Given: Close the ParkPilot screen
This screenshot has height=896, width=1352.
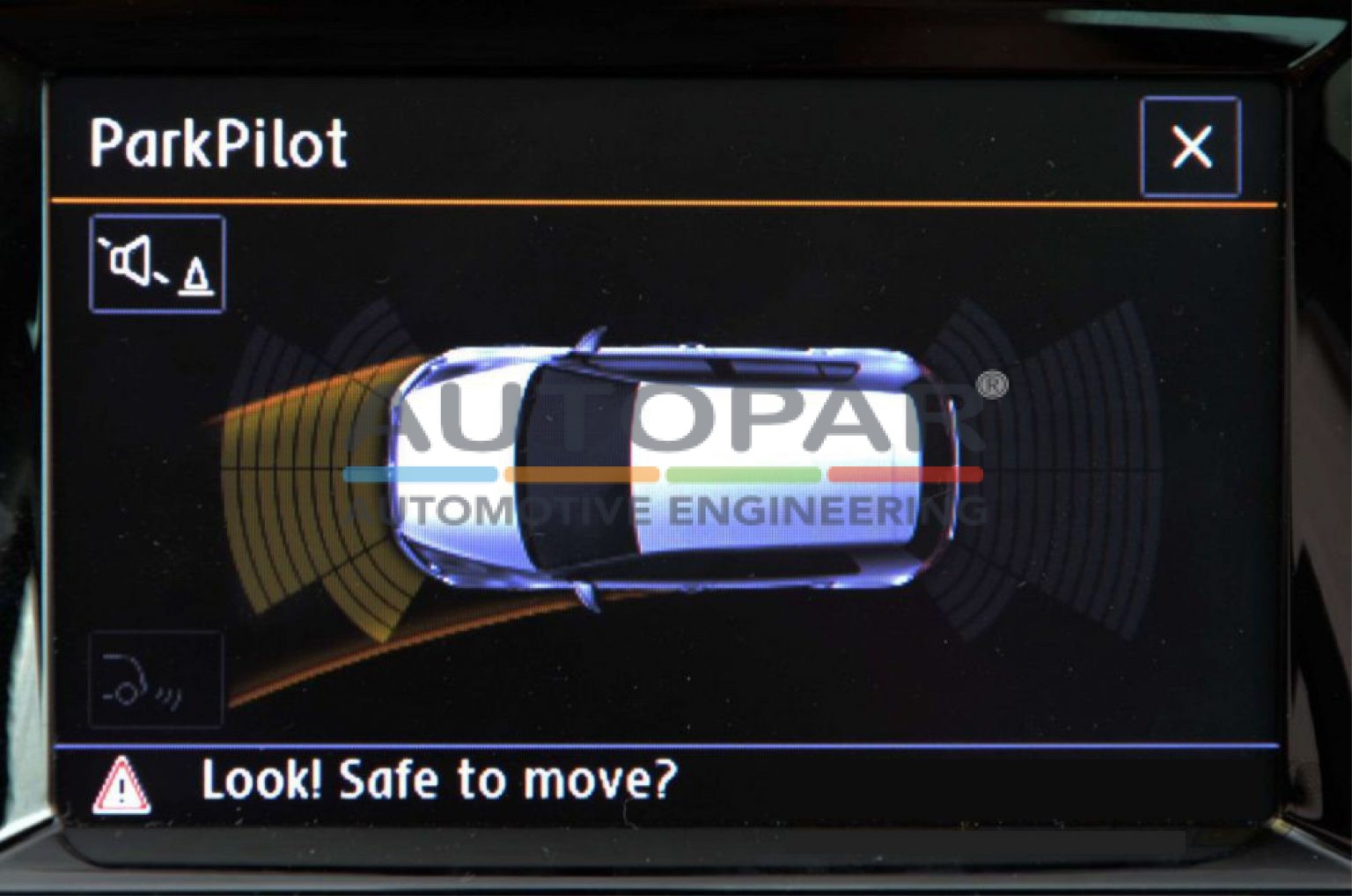Looking at the screenshot, I should pos(1191,147).
